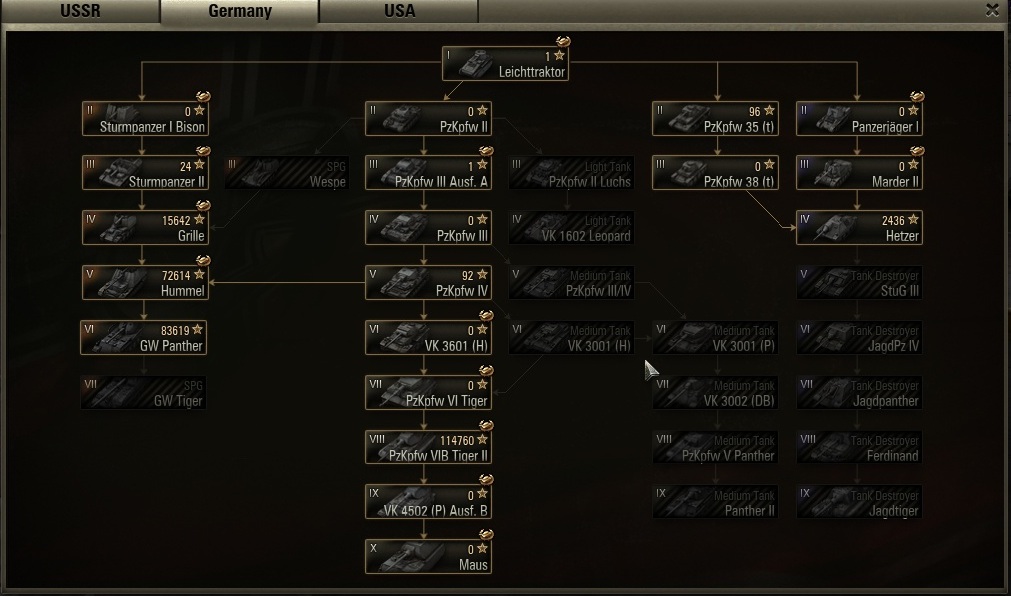Open the PzKpfw VI Tiger node
Screen dimensions: 1011x597
pyautogui.click(x=428, y=393)
